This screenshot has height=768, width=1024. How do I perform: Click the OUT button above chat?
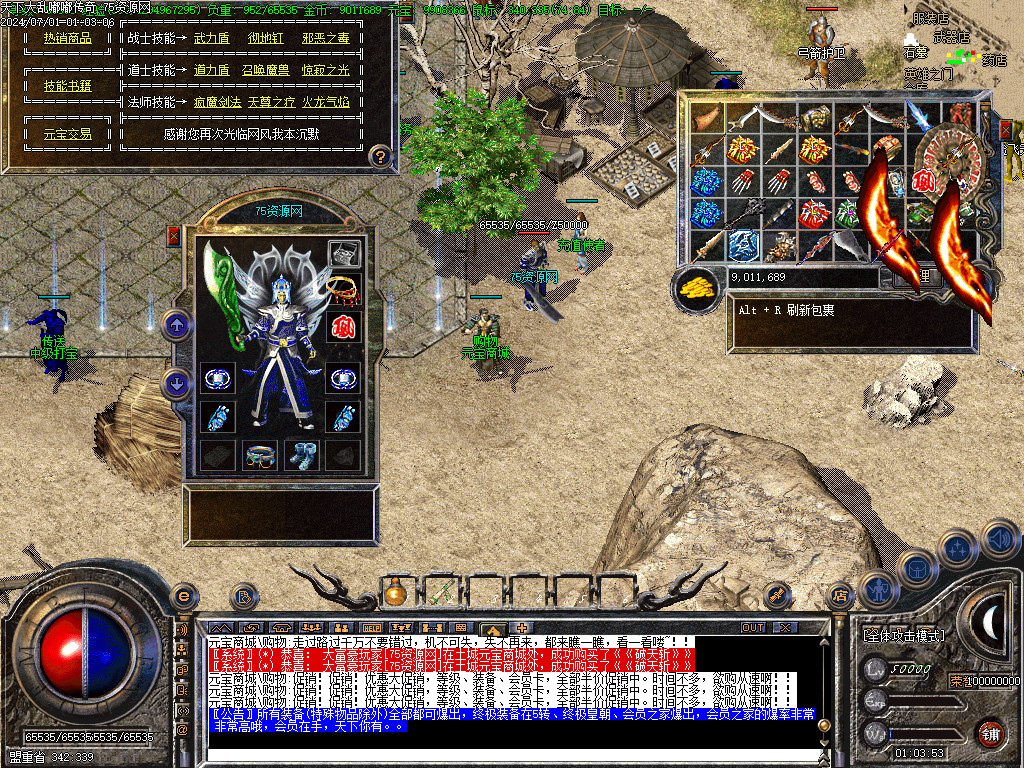point(753,627)
